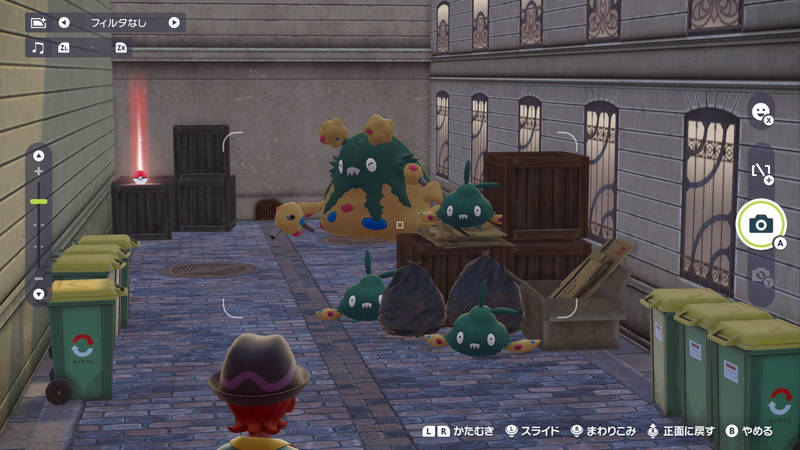The image size is (800, 450).
Task: Toggle the focus frame icon
Action: coord(760,170)
